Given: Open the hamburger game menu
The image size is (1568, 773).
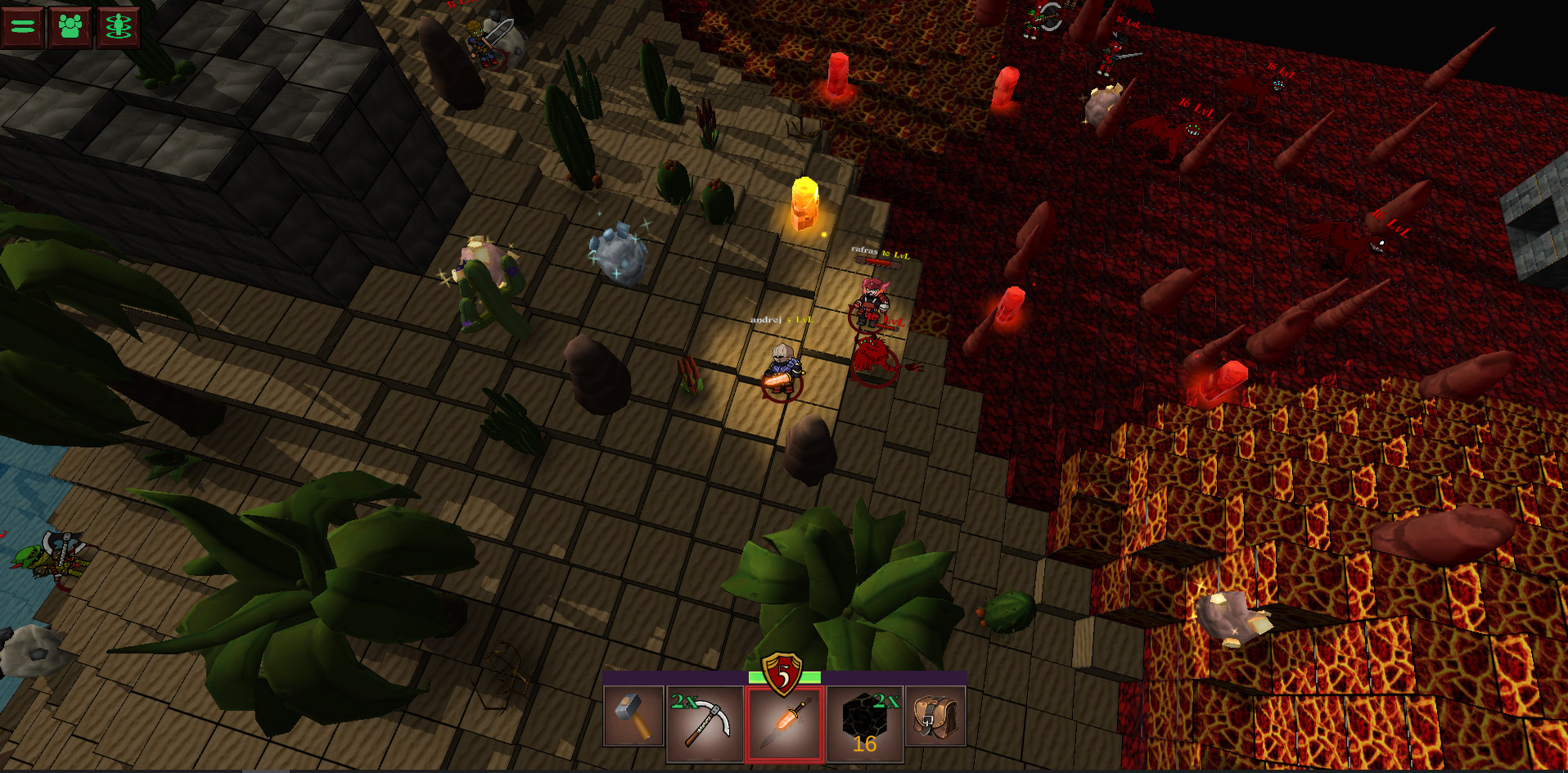Looking at the screenshot, I should click(x=22, y=27).
